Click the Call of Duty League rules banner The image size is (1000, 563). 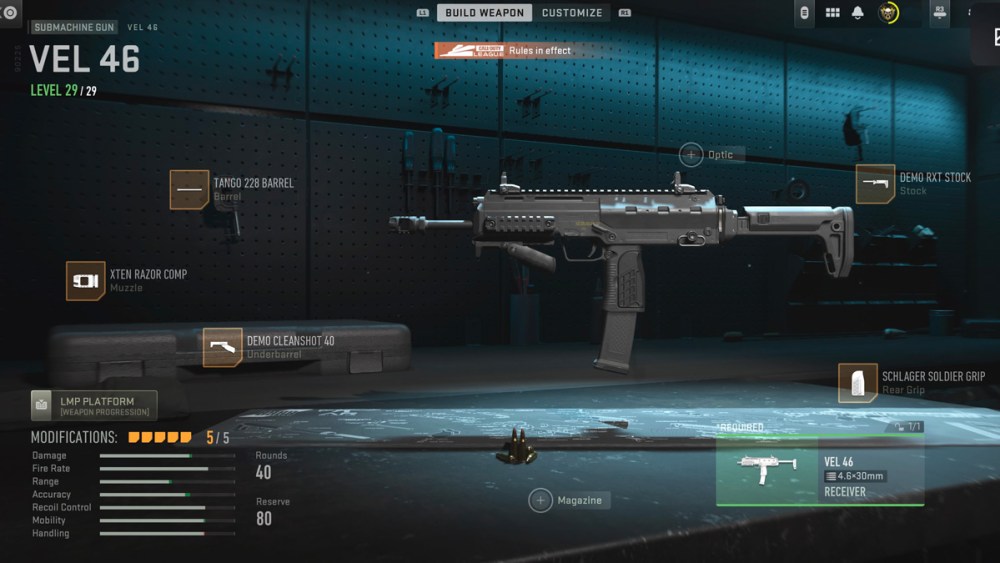pos(505,50)
